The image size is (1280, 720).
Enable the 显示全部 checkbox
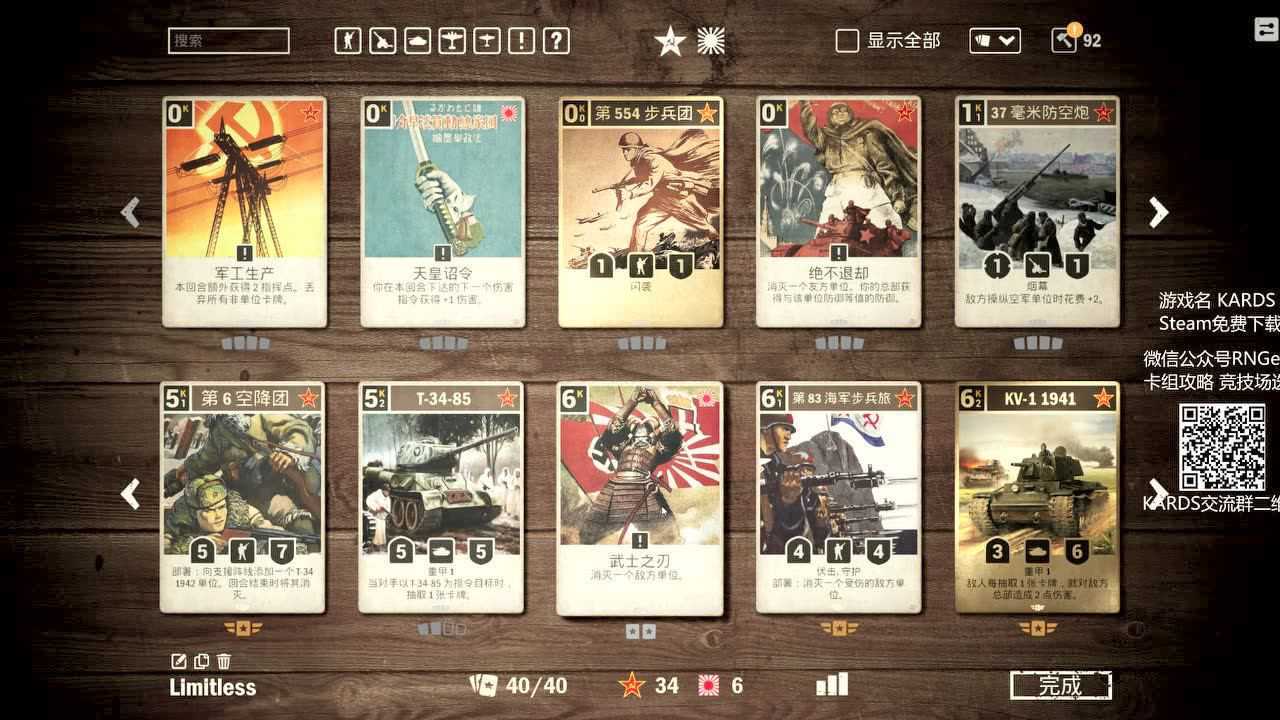coord(848,41)
